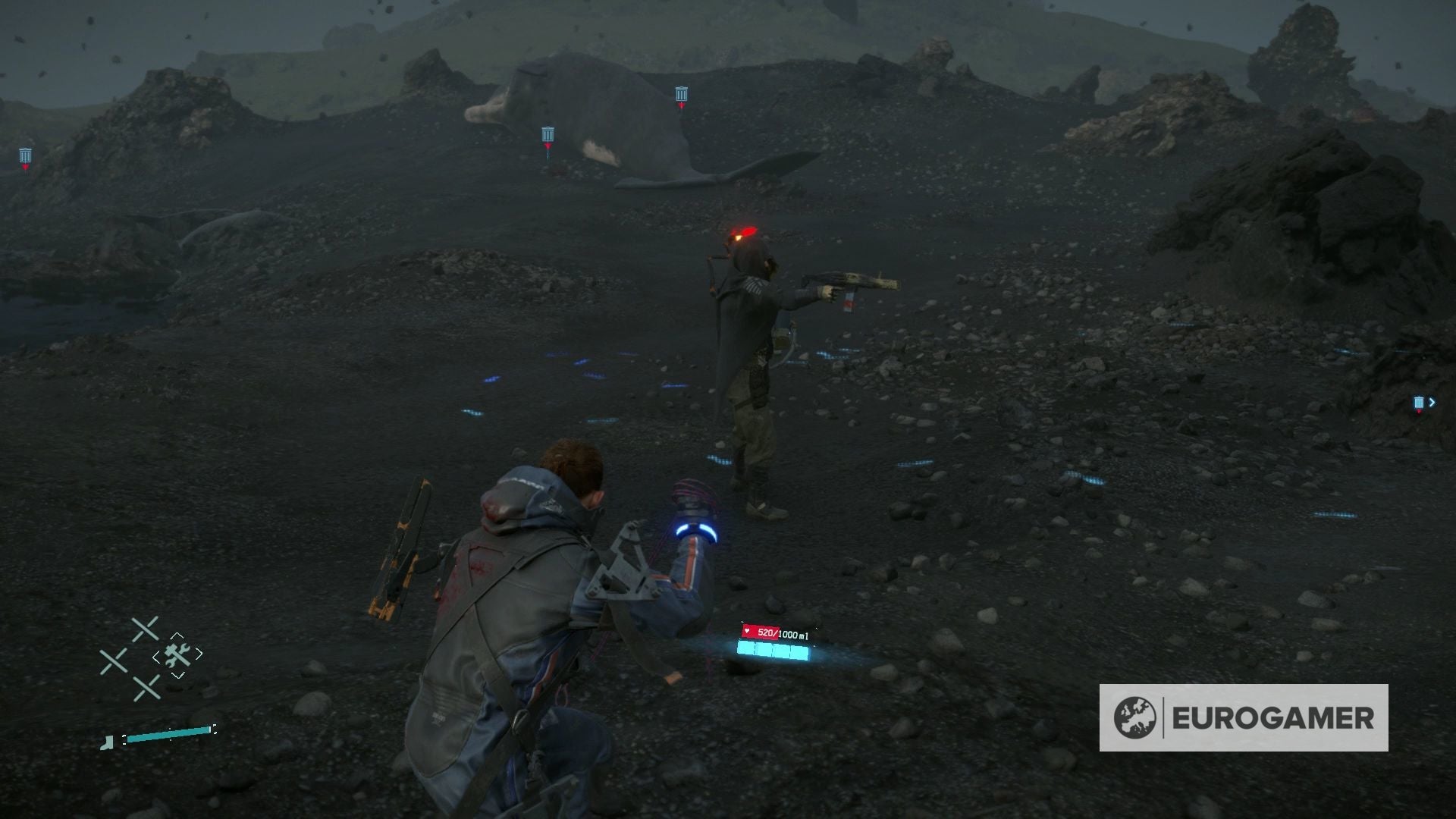Click the upward chevron above the crafting icon
The image size is (1456, 819).
(x=177, y=635)
